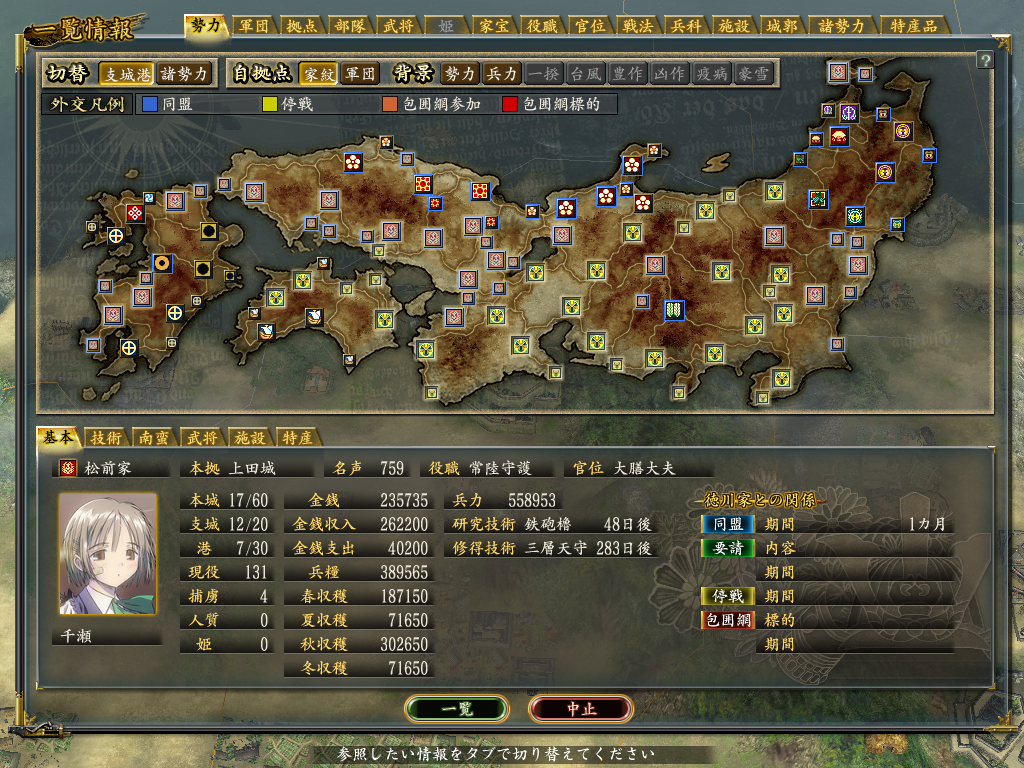Click the green 一覧 button
The image size is (1024, 768).
[457, 708]
